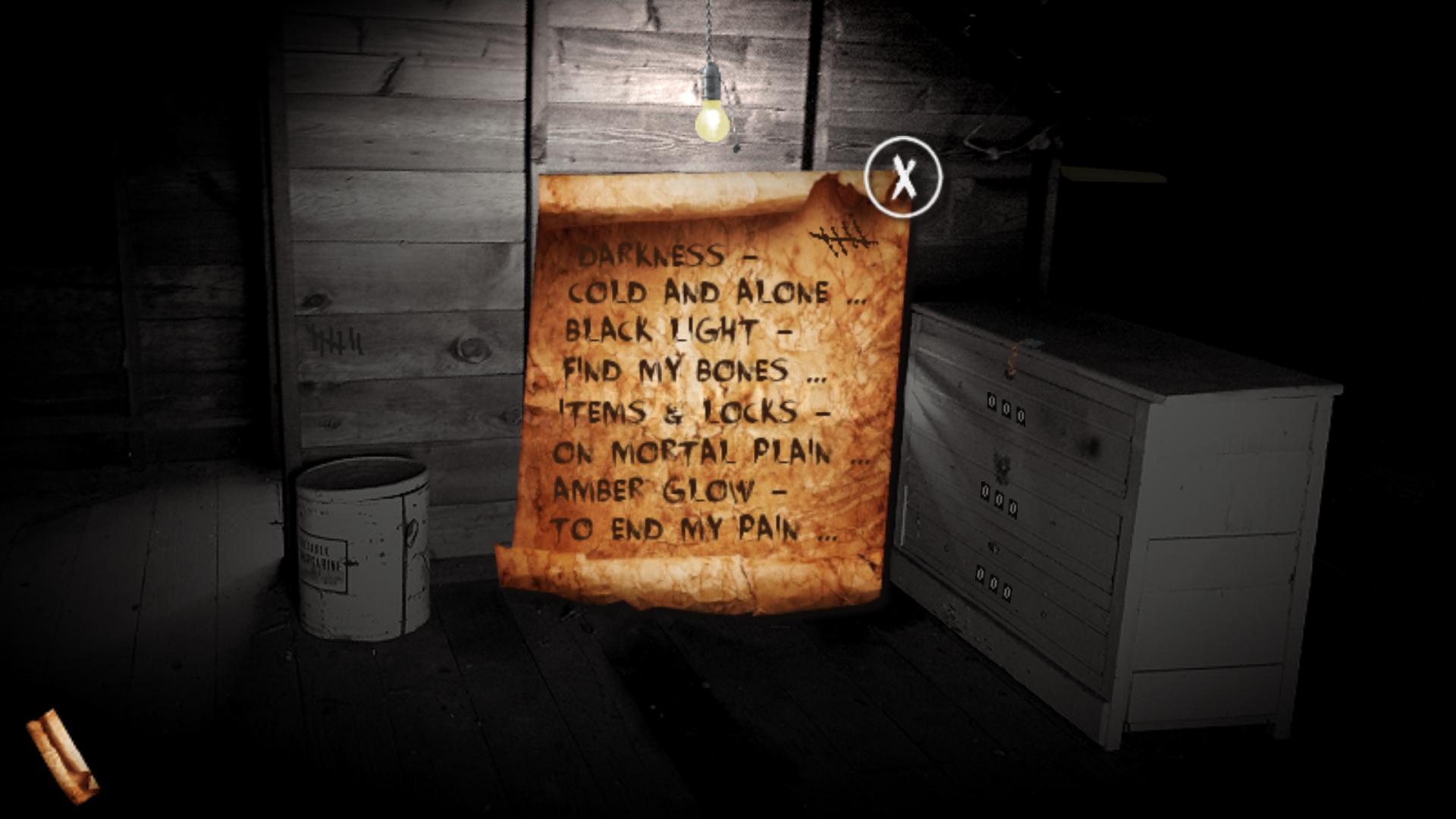This screenshot has width=1456, height=819.
Task: Increment the last digit of the bottom drawer lock
Action: click(x=1007, y=591)
